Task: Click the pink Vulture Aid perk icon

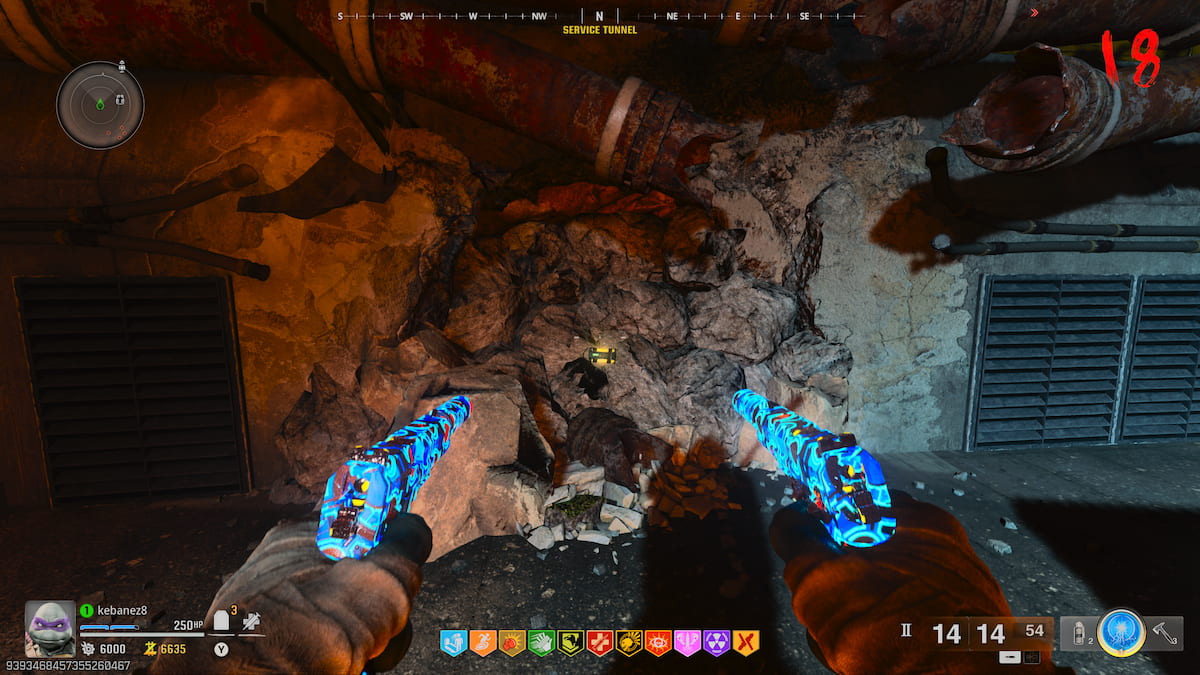Action: pyautogui.click(x=687, y=643)
